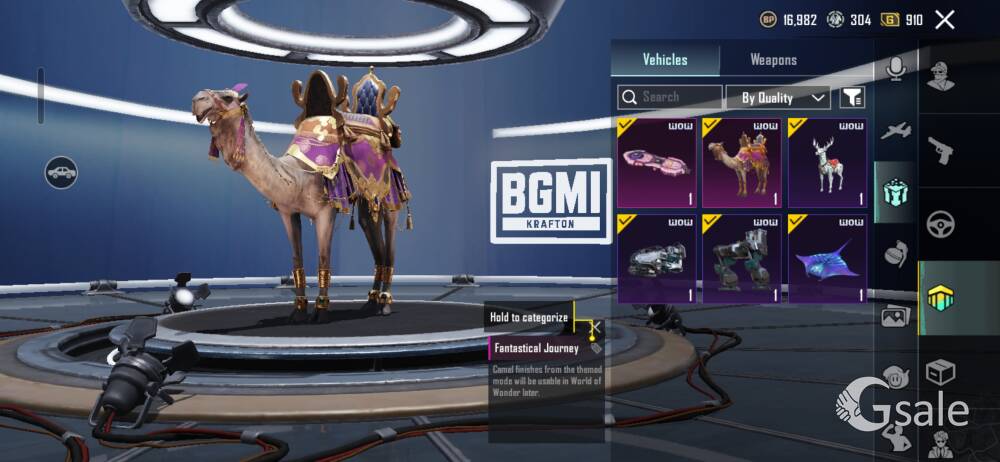Select the pink hoverboard vehicle skin
The width and height of the screenshot is (1000, 462).
point(656,162)
